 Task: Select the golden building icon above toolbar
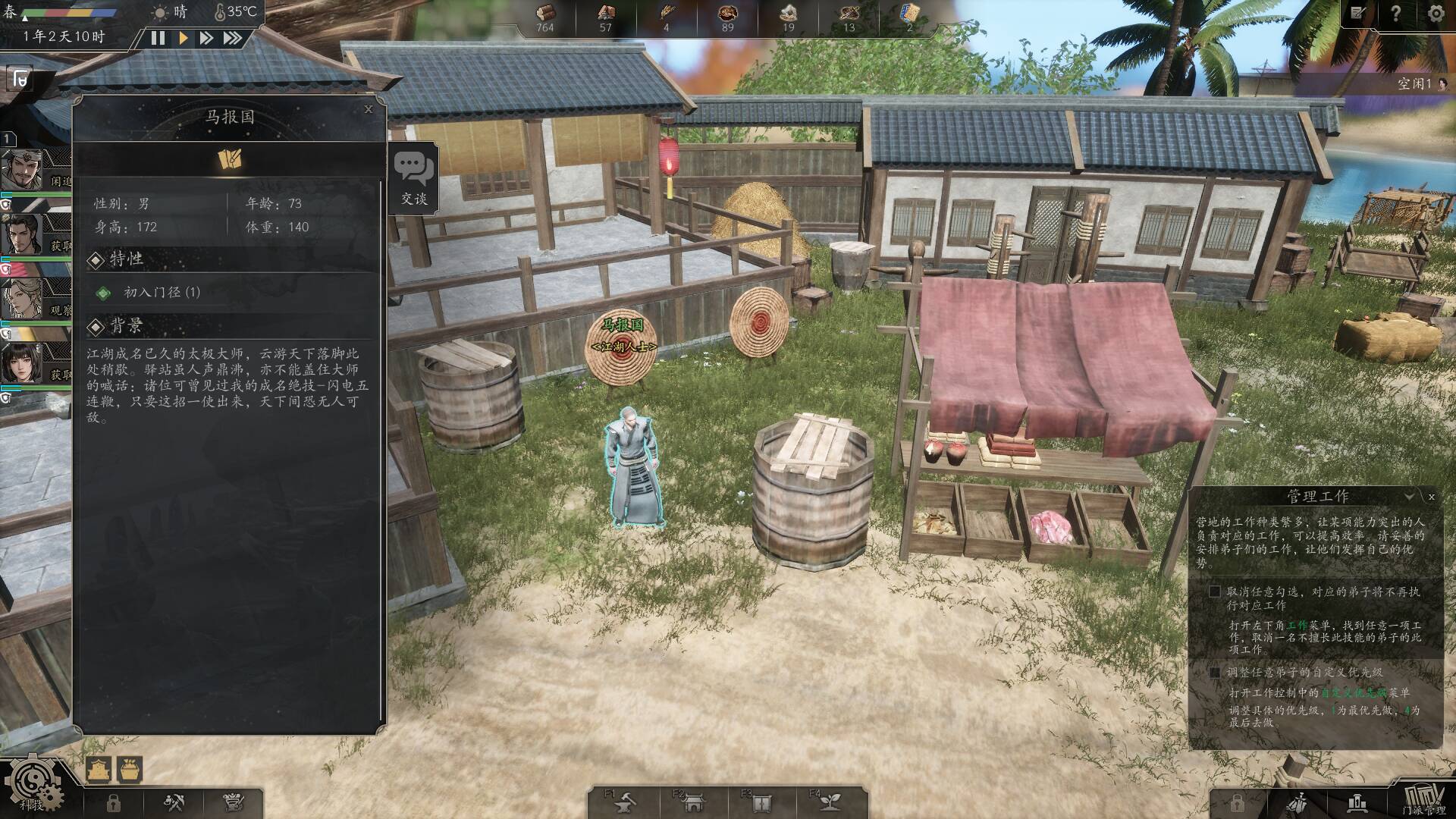99,769
